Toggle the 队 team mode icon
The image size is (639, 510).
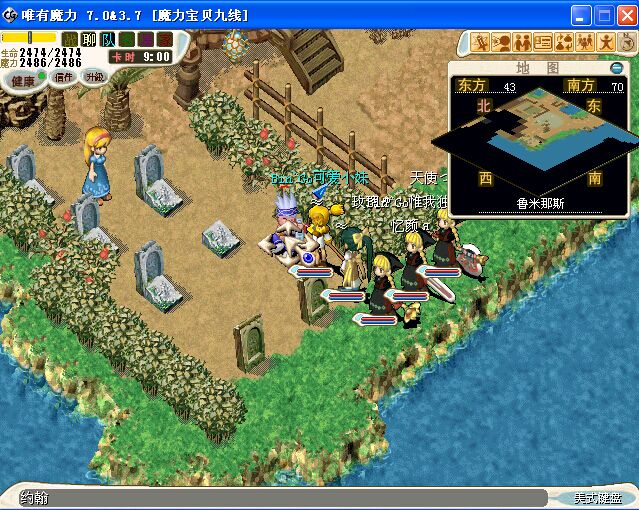[x=108, y=39]
